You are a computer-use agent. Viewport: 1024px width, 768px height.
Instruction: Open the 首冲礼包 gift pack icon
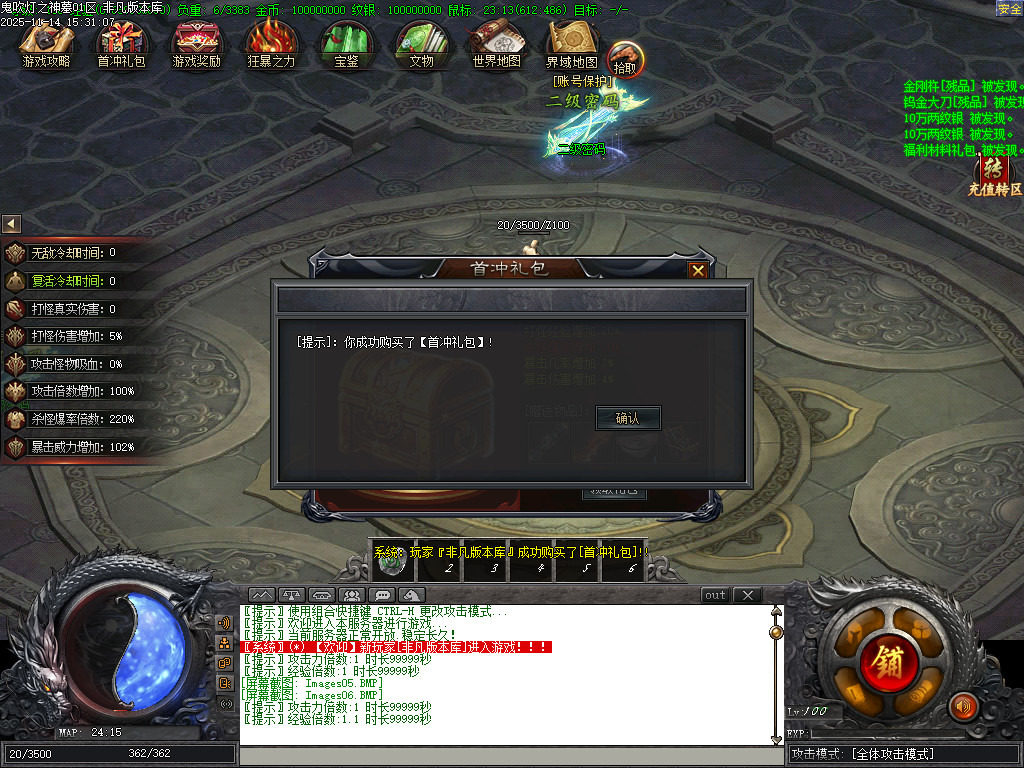point(121,43)
